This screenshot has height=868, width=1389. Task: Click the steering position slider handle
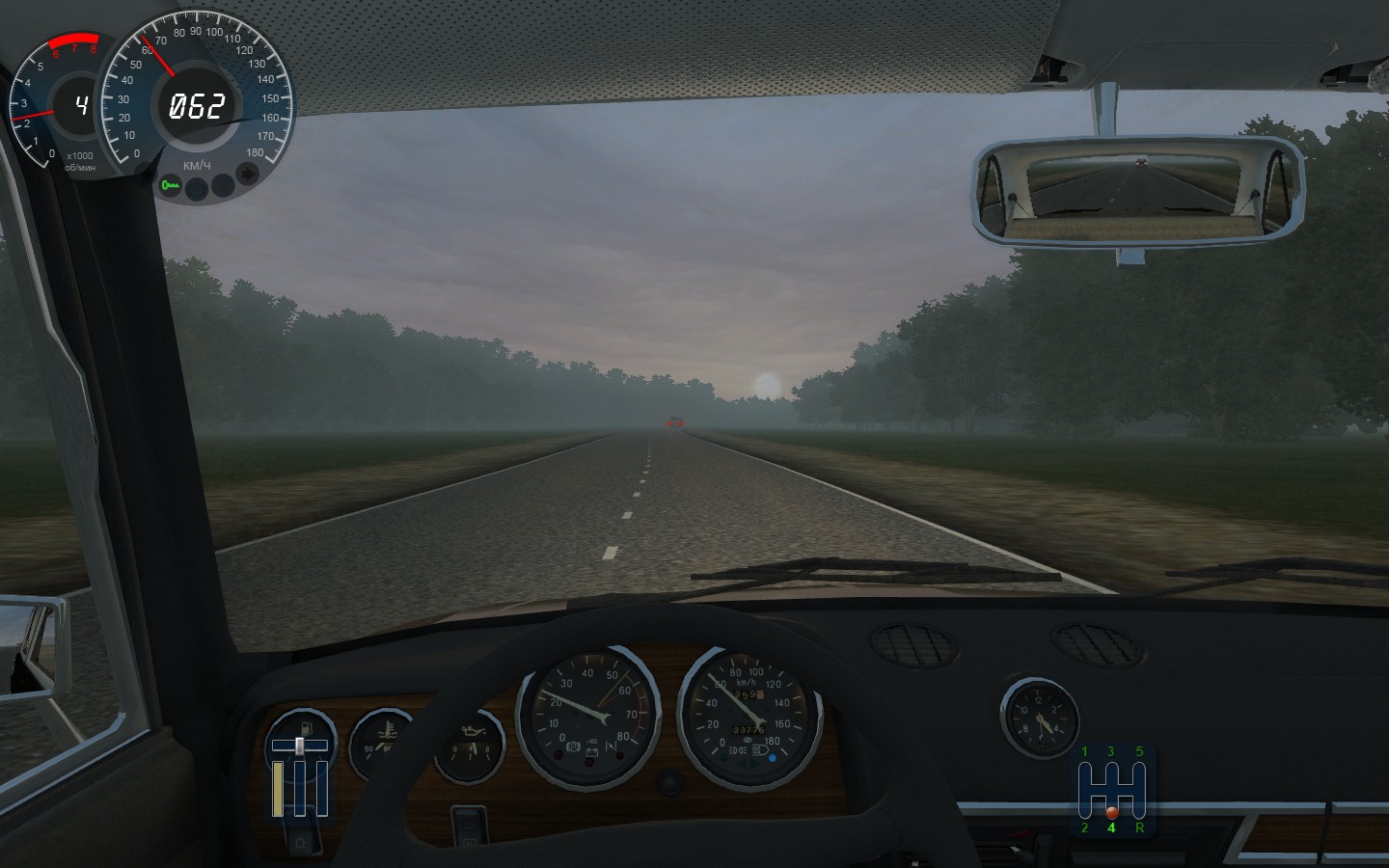tap(300, 746)
